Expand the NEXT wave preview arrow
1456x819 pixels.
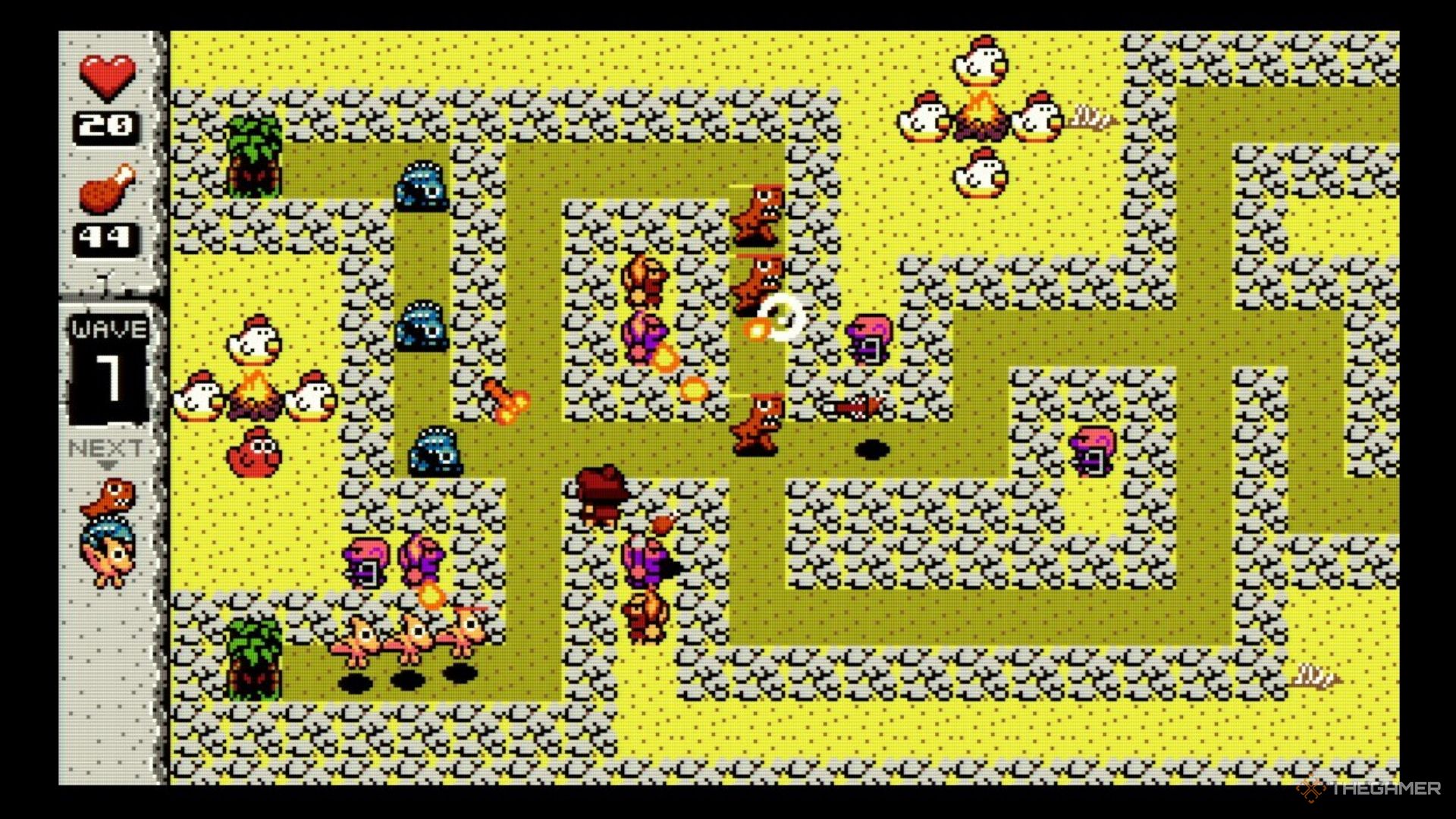coord(108,463)
